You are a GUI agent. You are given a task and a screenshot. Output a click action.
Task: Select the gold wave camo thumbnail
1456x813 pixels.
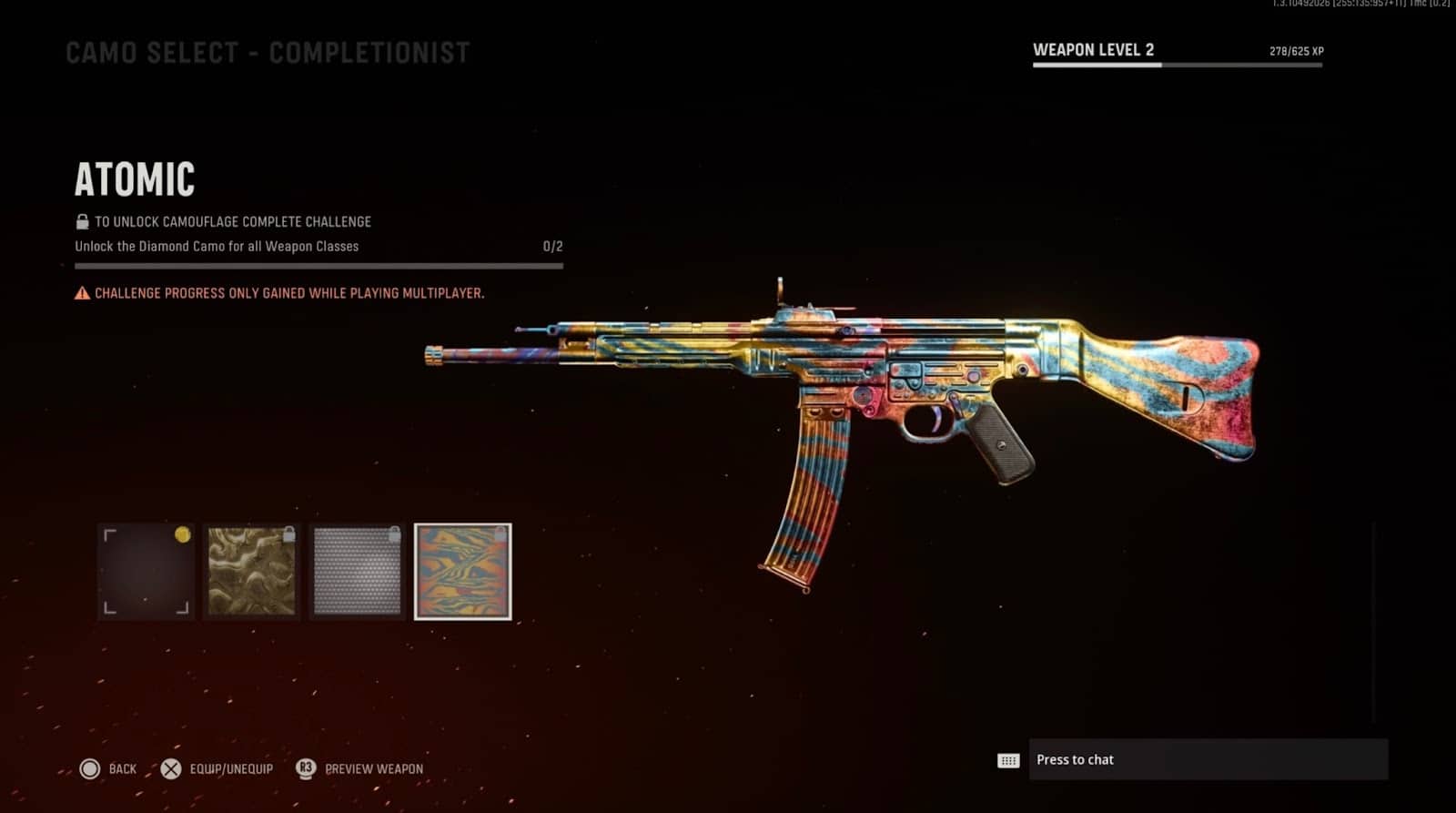[251, 574]
